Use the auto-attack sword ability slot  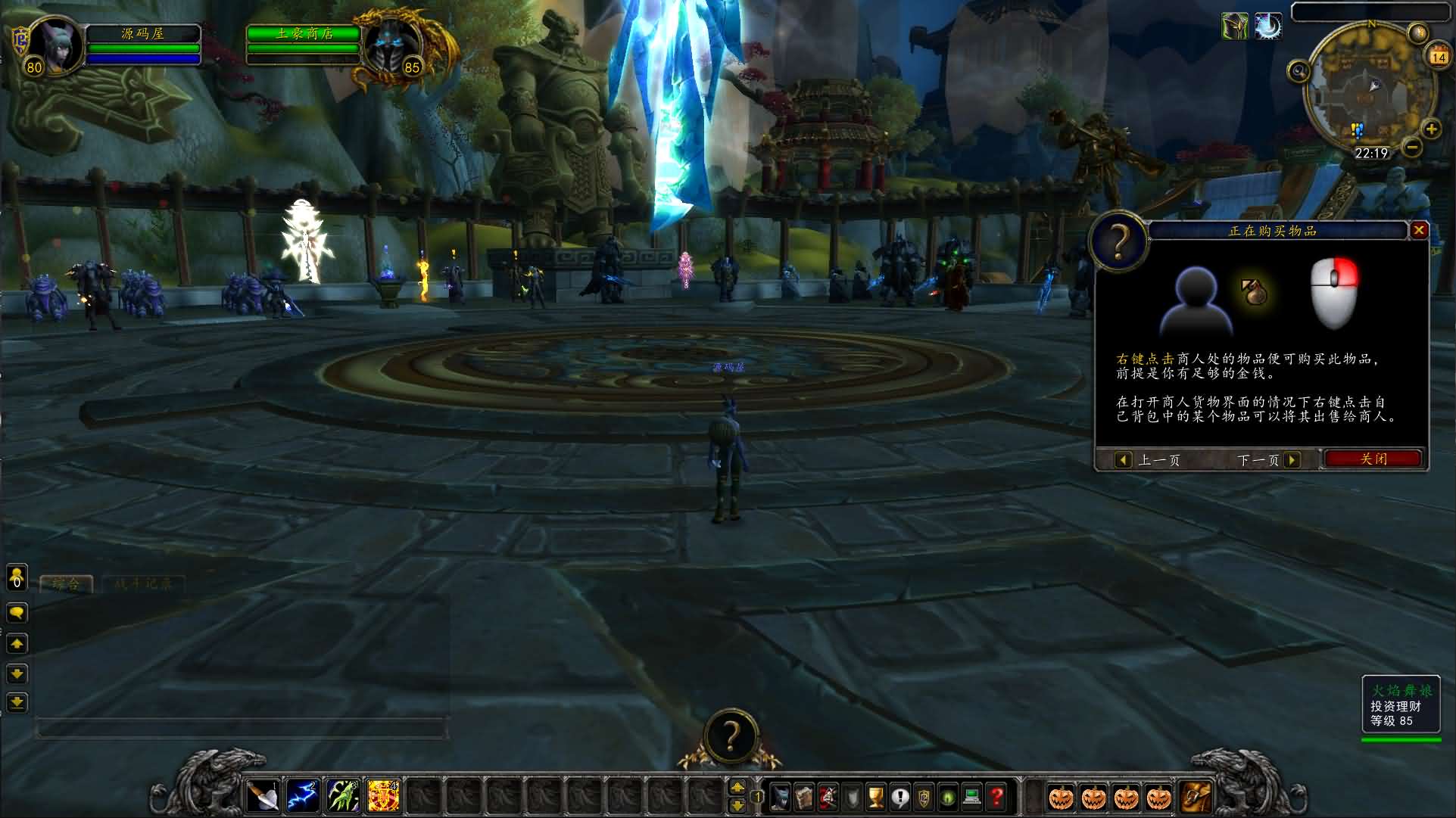(x=263, y=797)
